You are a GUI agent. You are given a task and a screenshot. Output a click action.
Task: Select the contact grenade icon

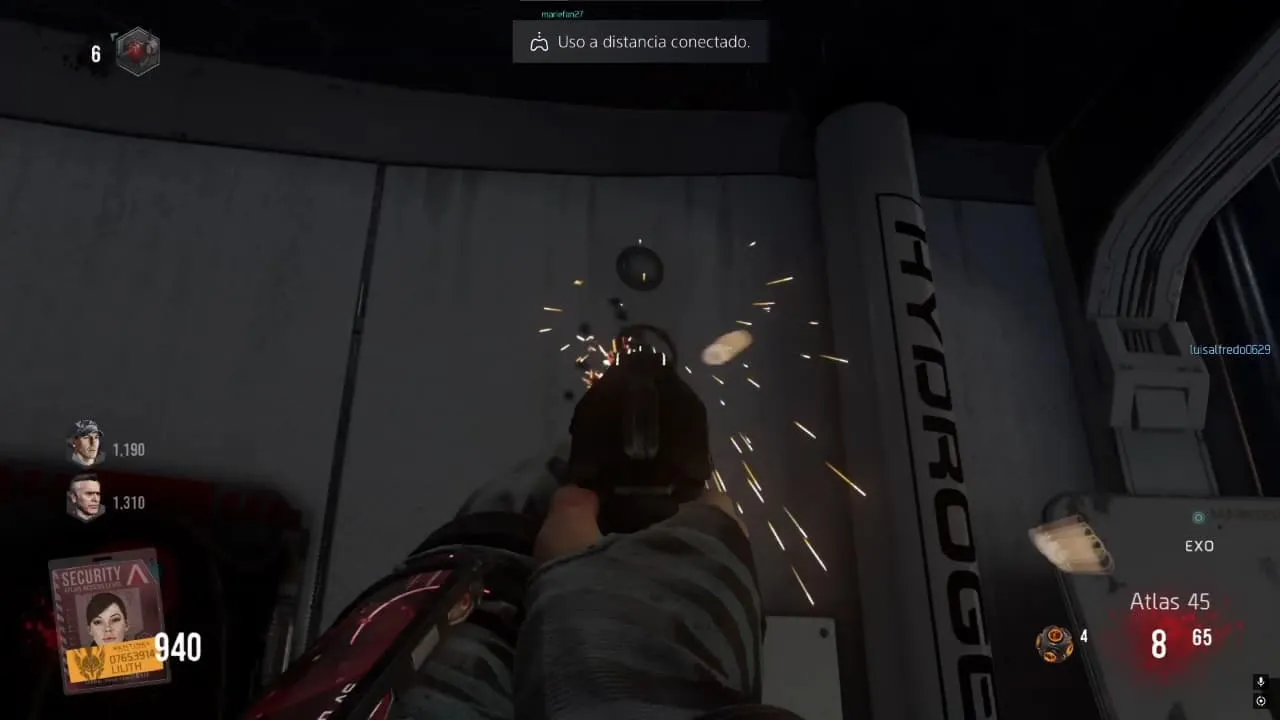pos(1054,642)
